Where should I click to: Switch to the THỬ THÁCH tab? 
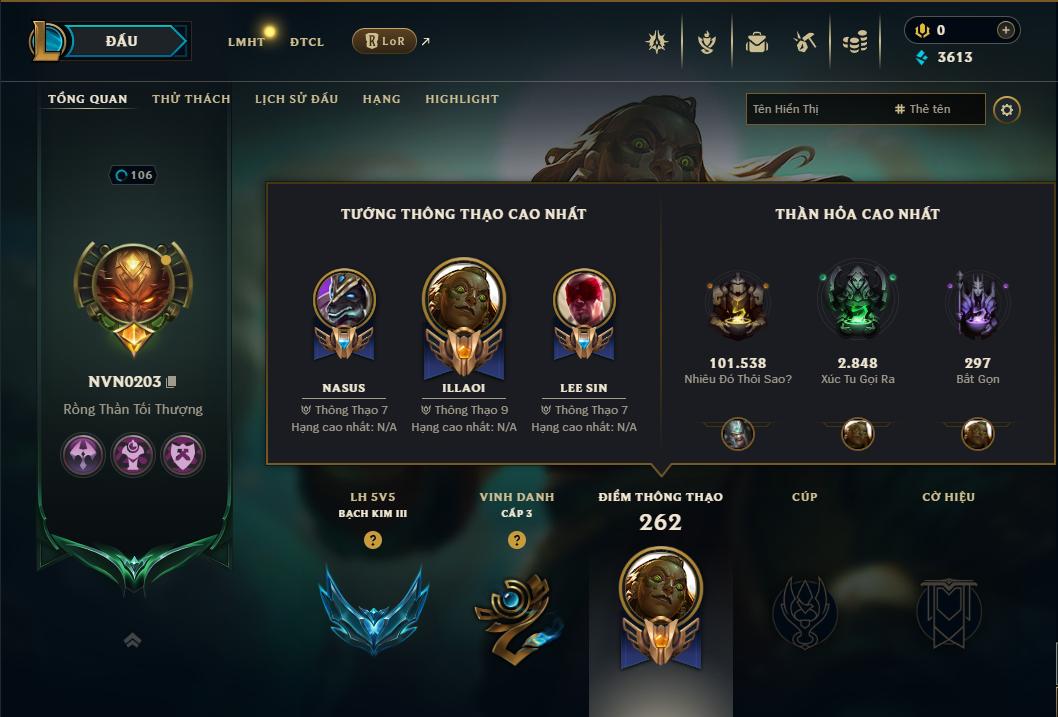191,99
